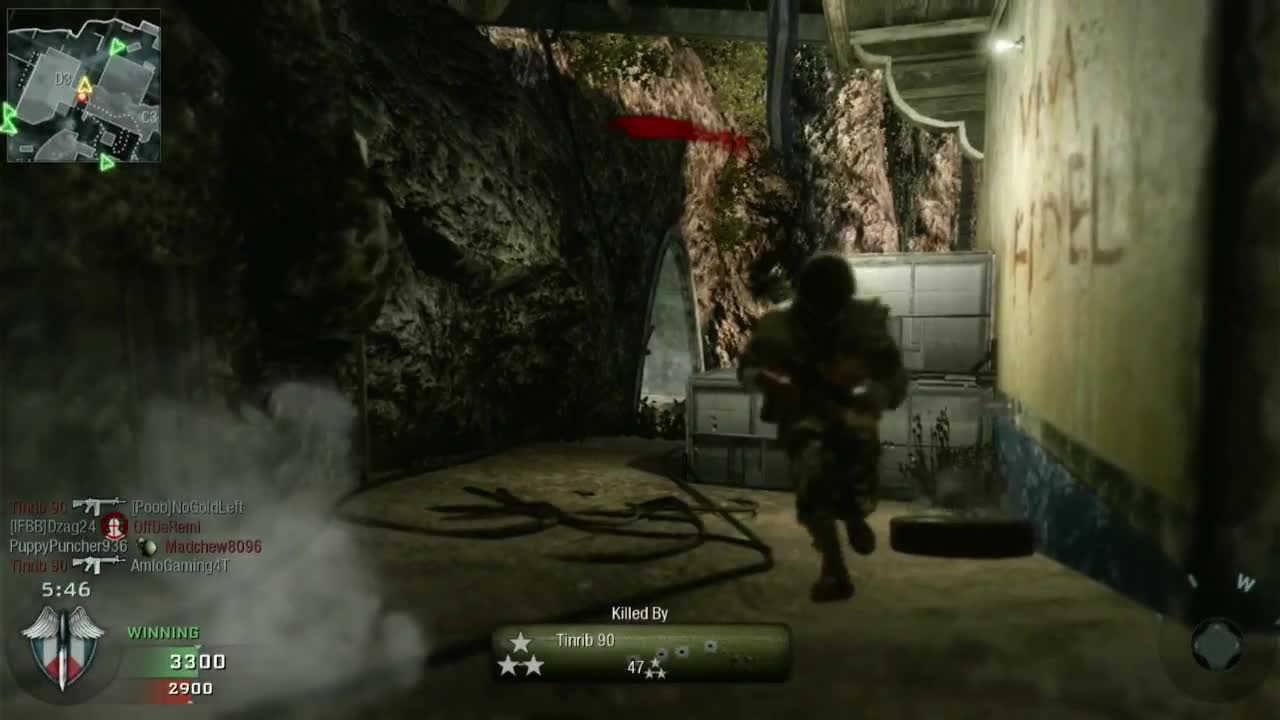Toggle the double star rank marker
Image resolution: width=1280 pixels, height=720 pixels.
521,665
